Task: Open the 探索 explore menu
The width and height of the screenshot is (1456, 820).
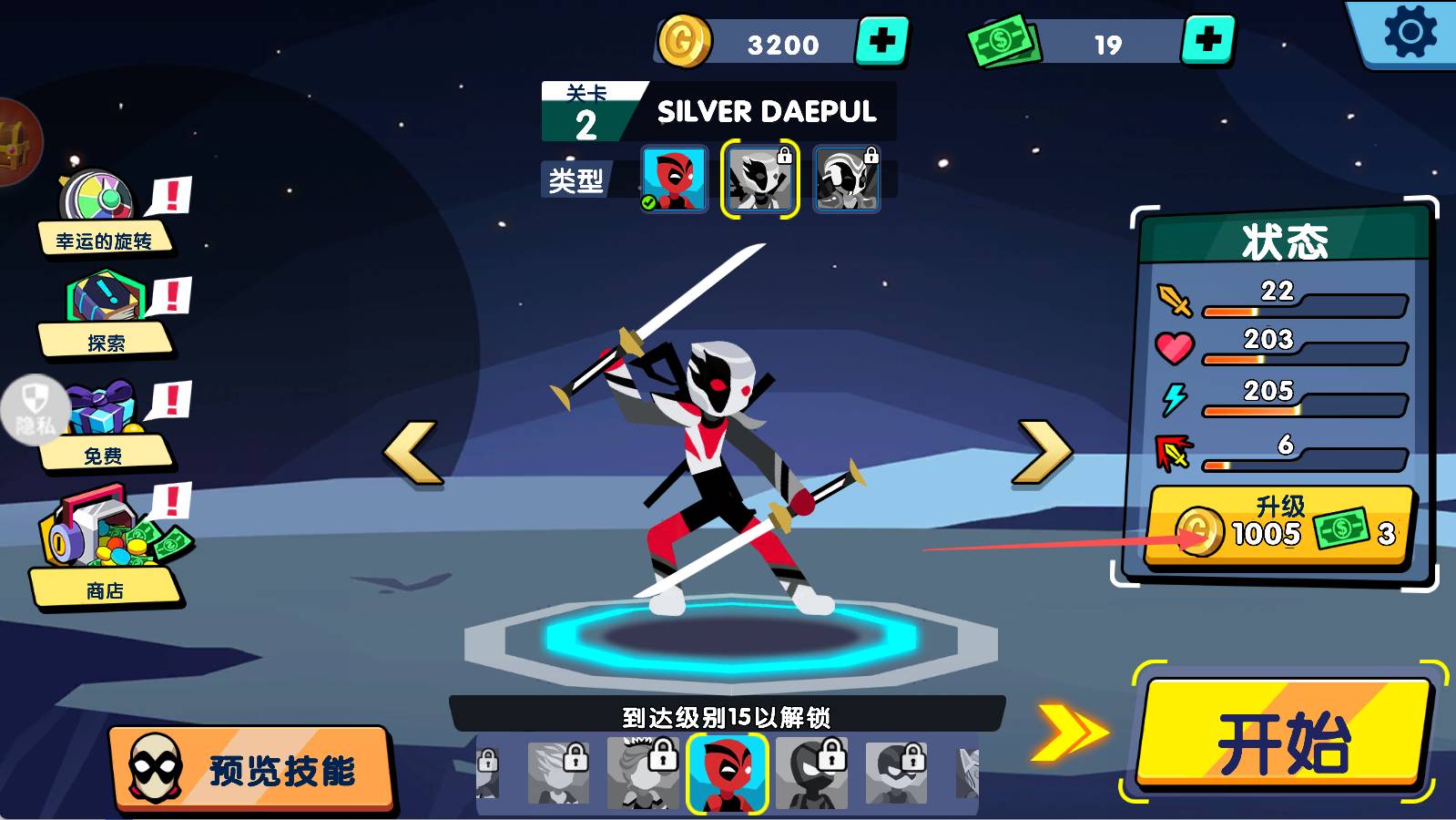Action: tap(106, 315)
